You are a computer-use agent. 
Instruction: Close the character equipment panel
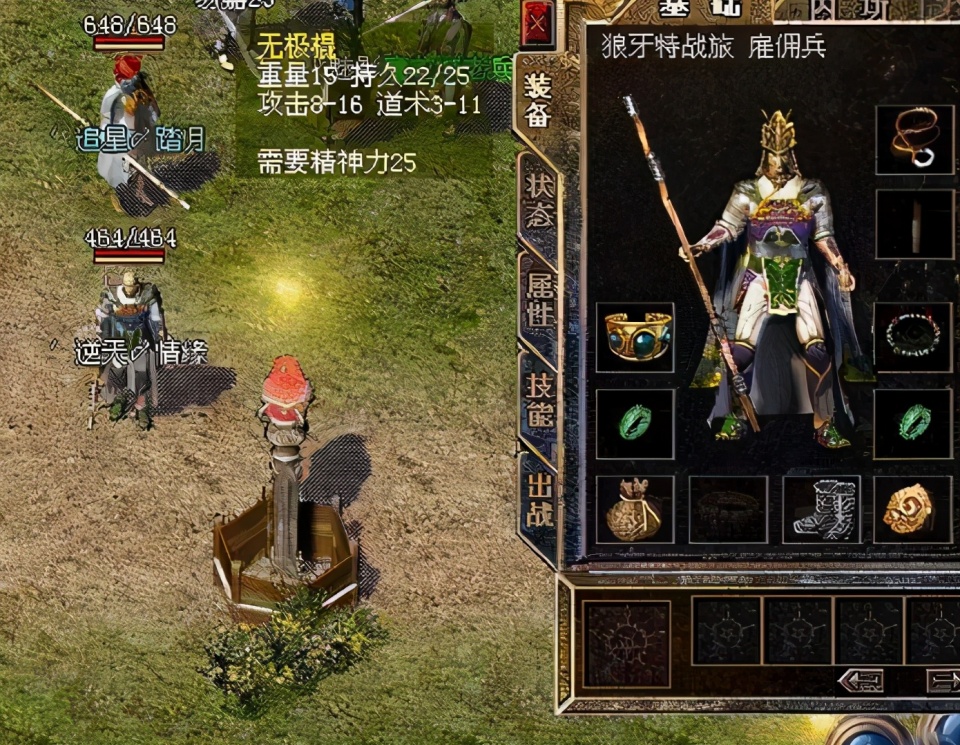pos(538,23)
